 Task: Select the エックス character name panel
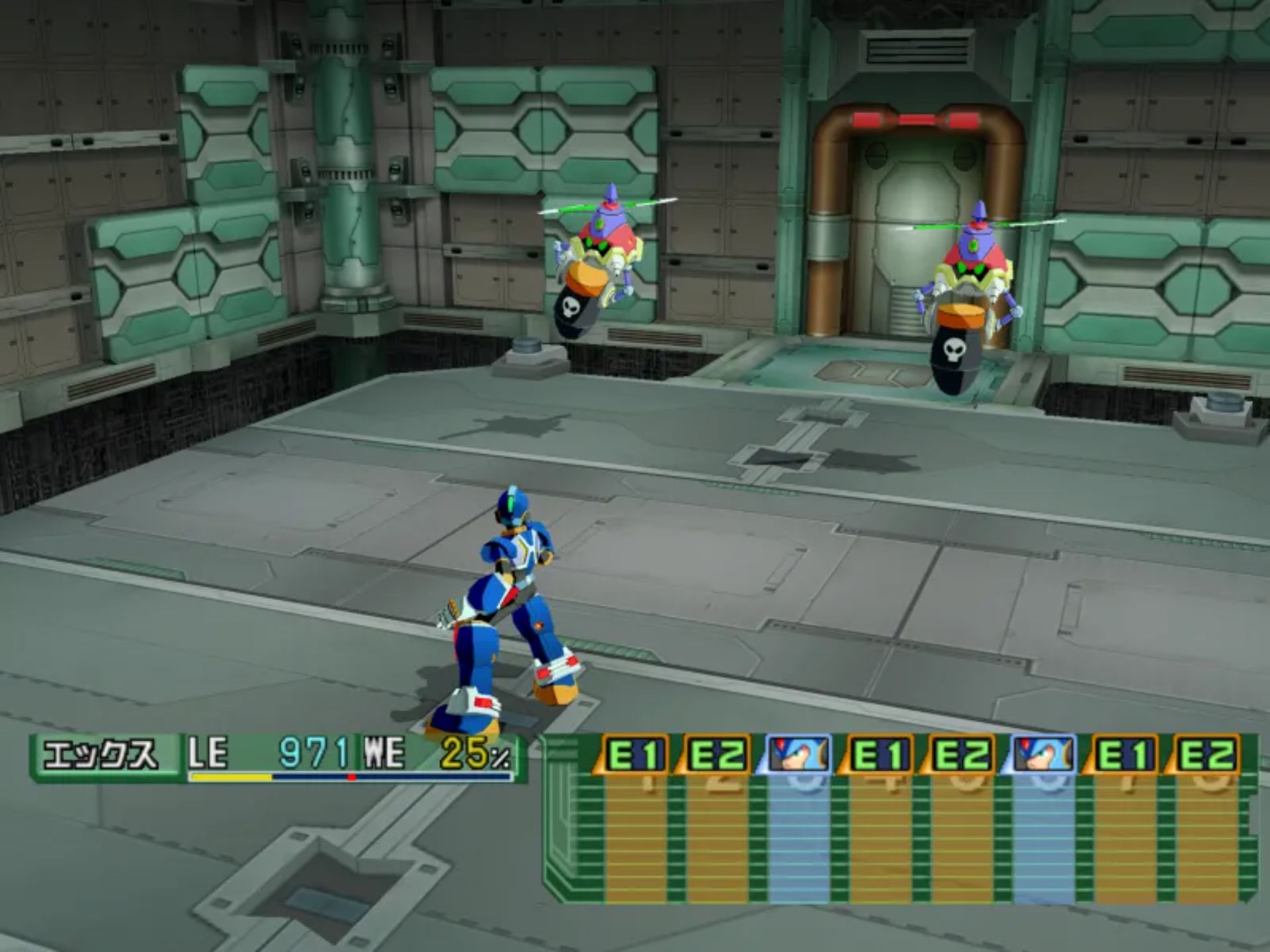tap(103, 755)
